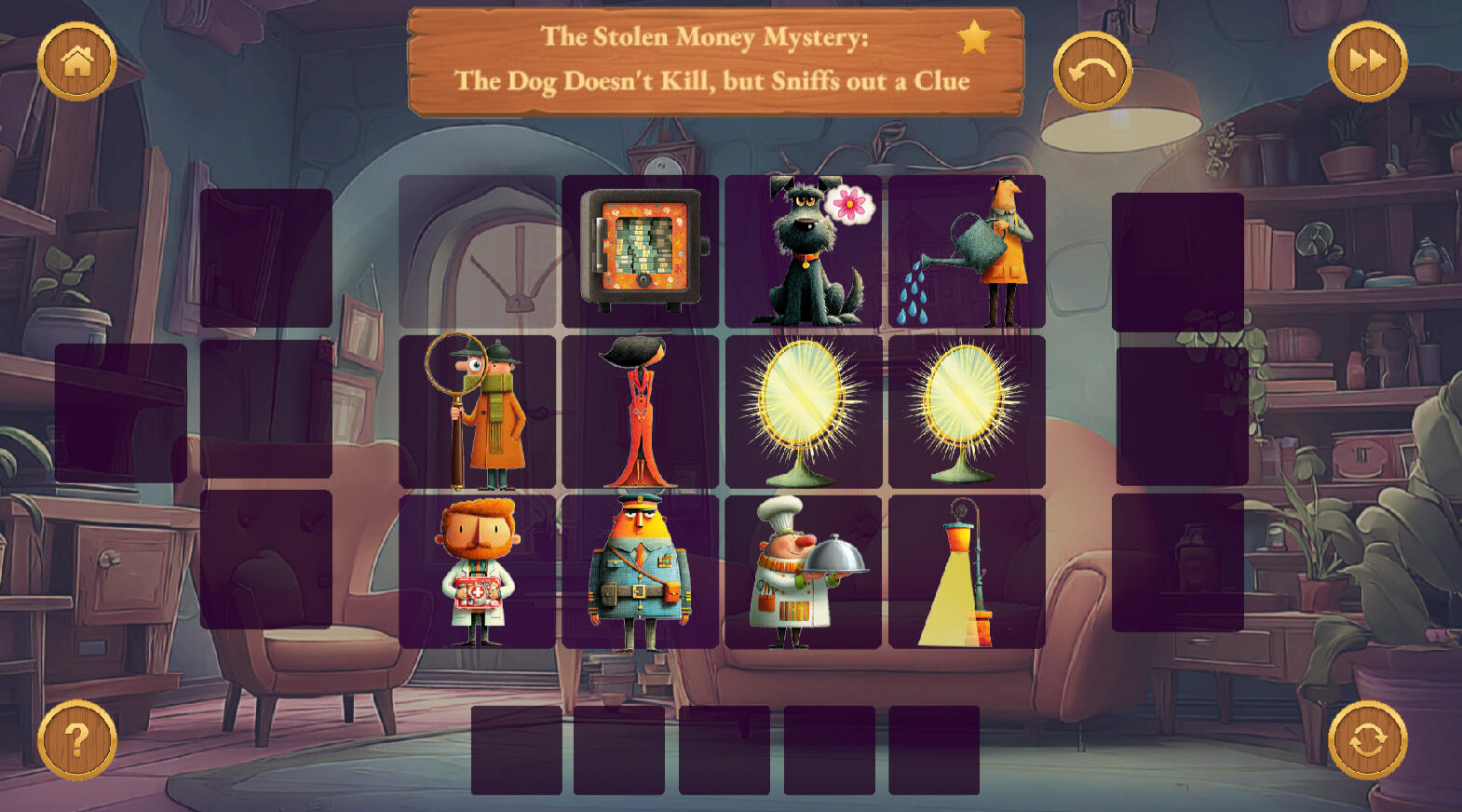
Task: Pick the black dog tile
Action: point(804,251)
